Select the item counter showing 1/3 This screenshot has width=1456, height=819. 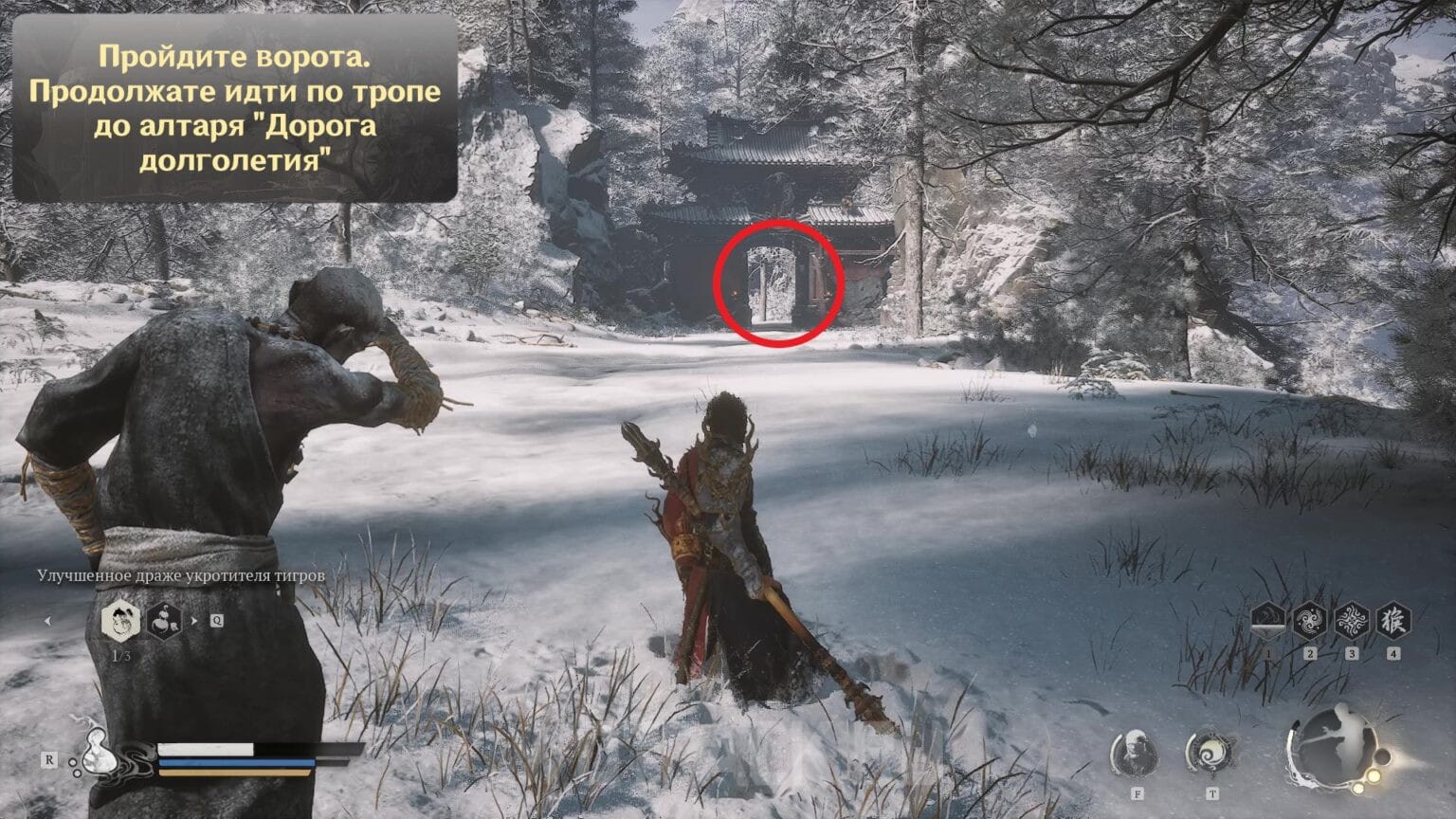(121, 654)
